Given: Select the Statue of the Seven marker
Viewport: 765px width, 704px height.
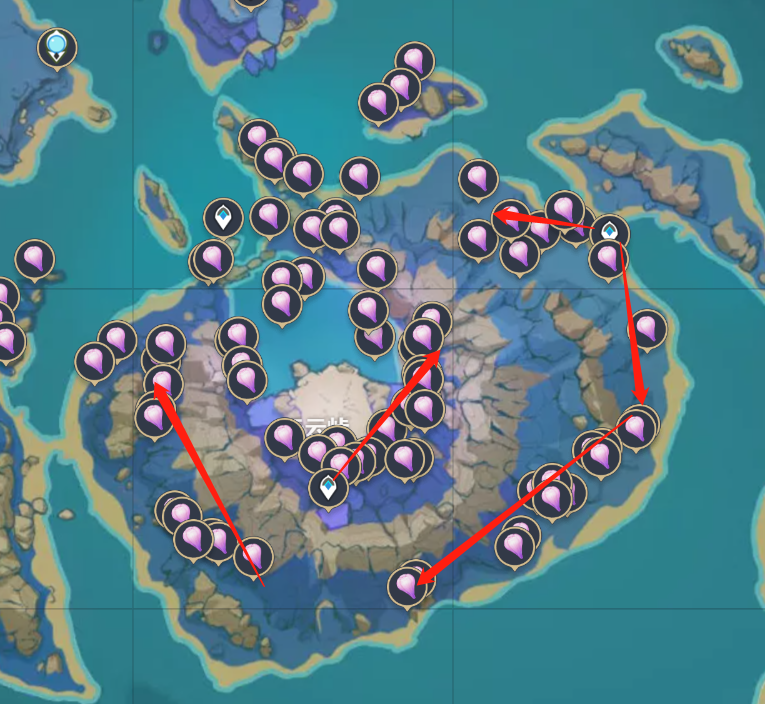Looking at the screenshot, I should tap(57, 46).
